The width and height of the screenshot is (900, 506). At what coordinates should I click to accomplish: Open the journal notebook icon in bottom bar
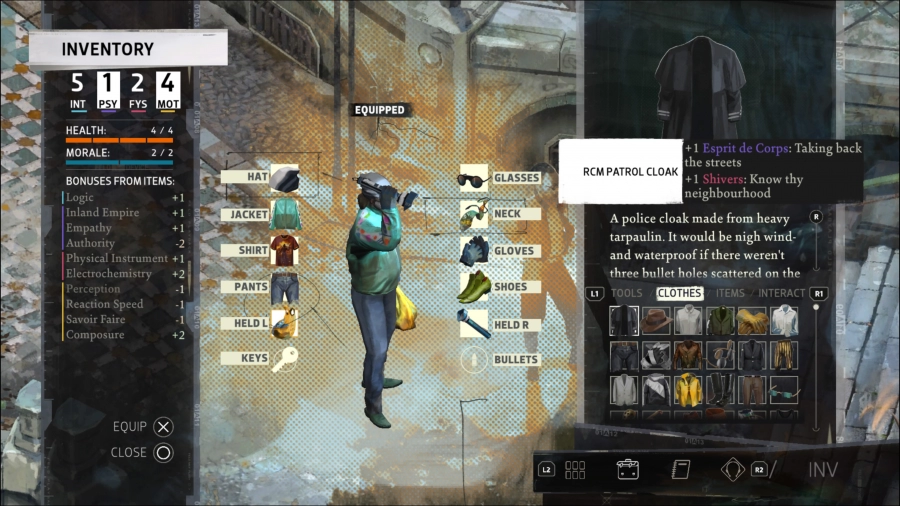point(681,470)
